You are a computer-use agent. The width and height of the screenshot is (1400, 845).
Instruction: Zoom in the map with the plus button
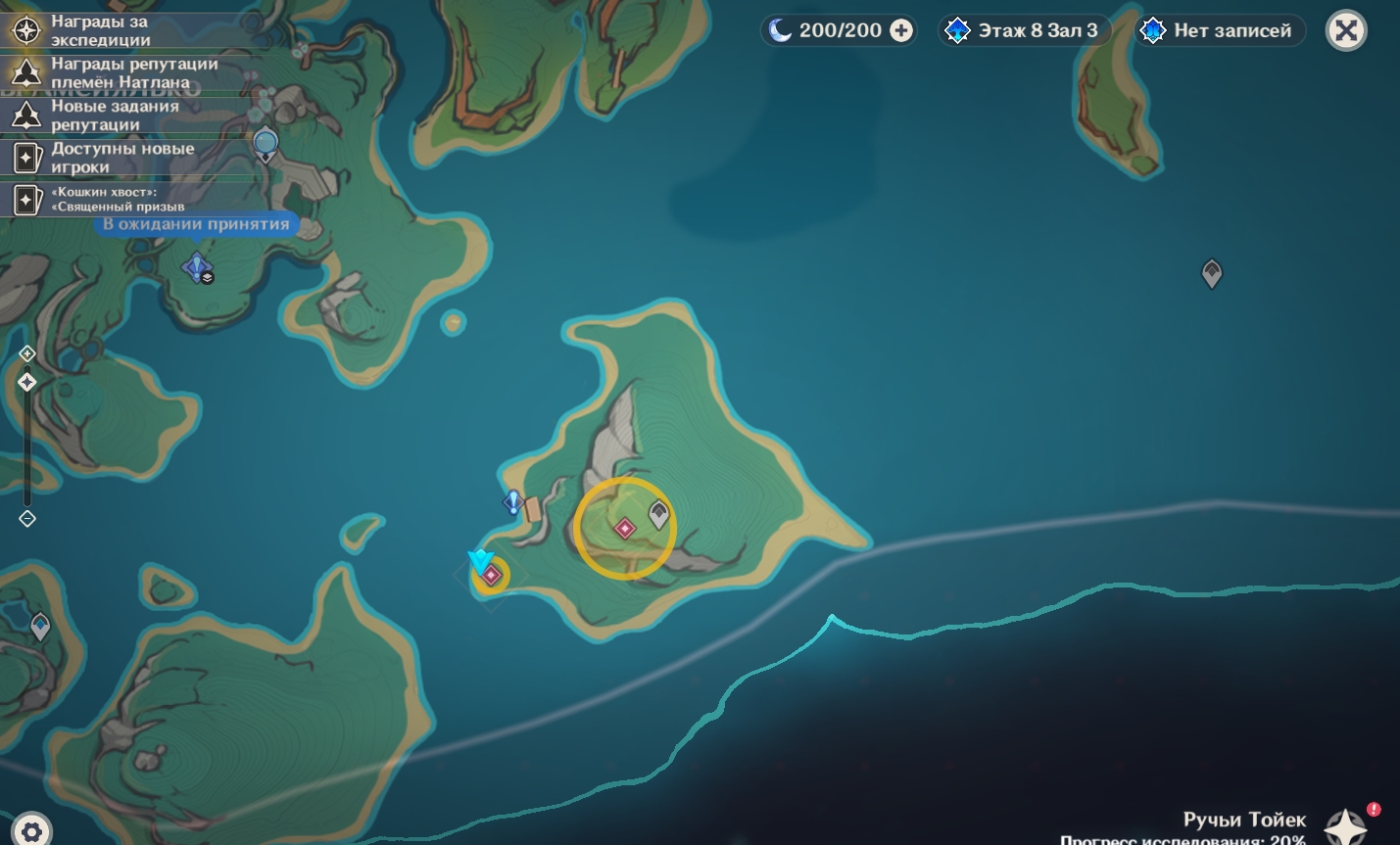pos(27,353)
